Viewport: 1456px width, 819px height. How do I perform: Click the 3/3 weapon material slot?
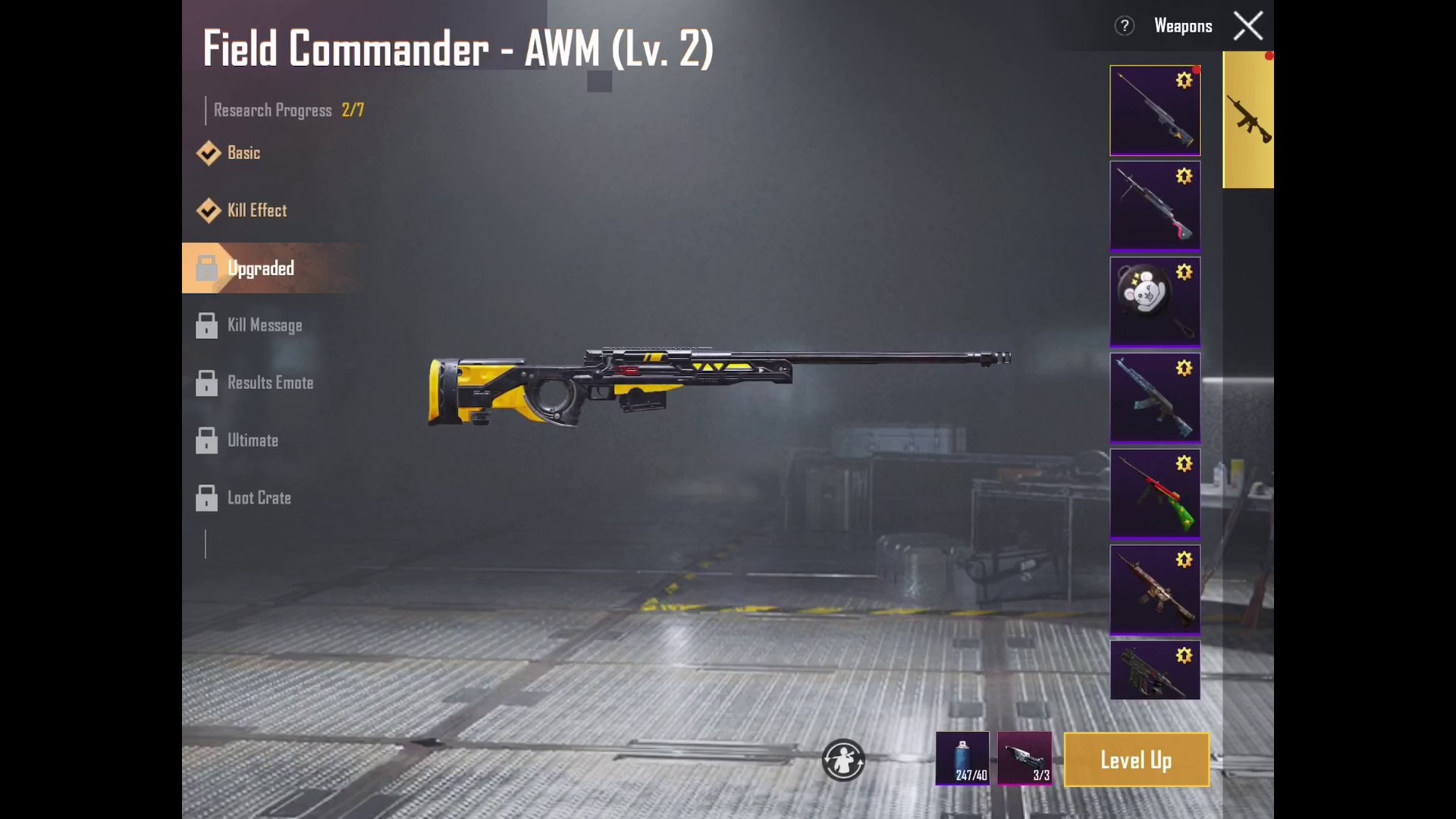(1025, 758)
